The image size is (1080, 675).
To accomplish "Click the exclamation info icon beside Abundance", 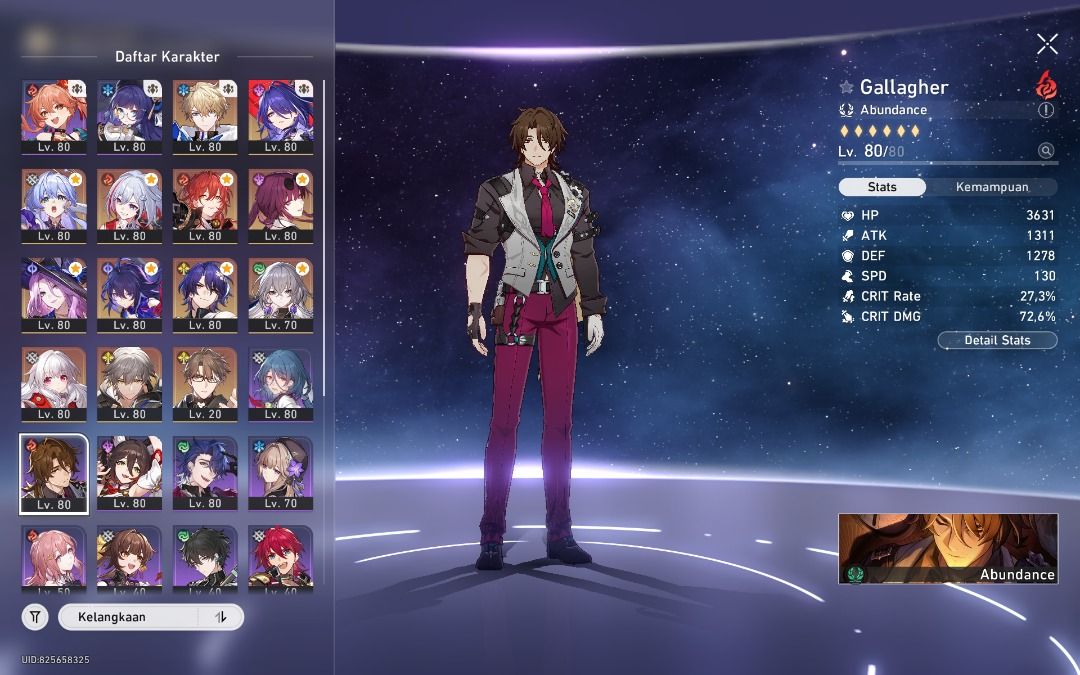I will [1046, 110].
